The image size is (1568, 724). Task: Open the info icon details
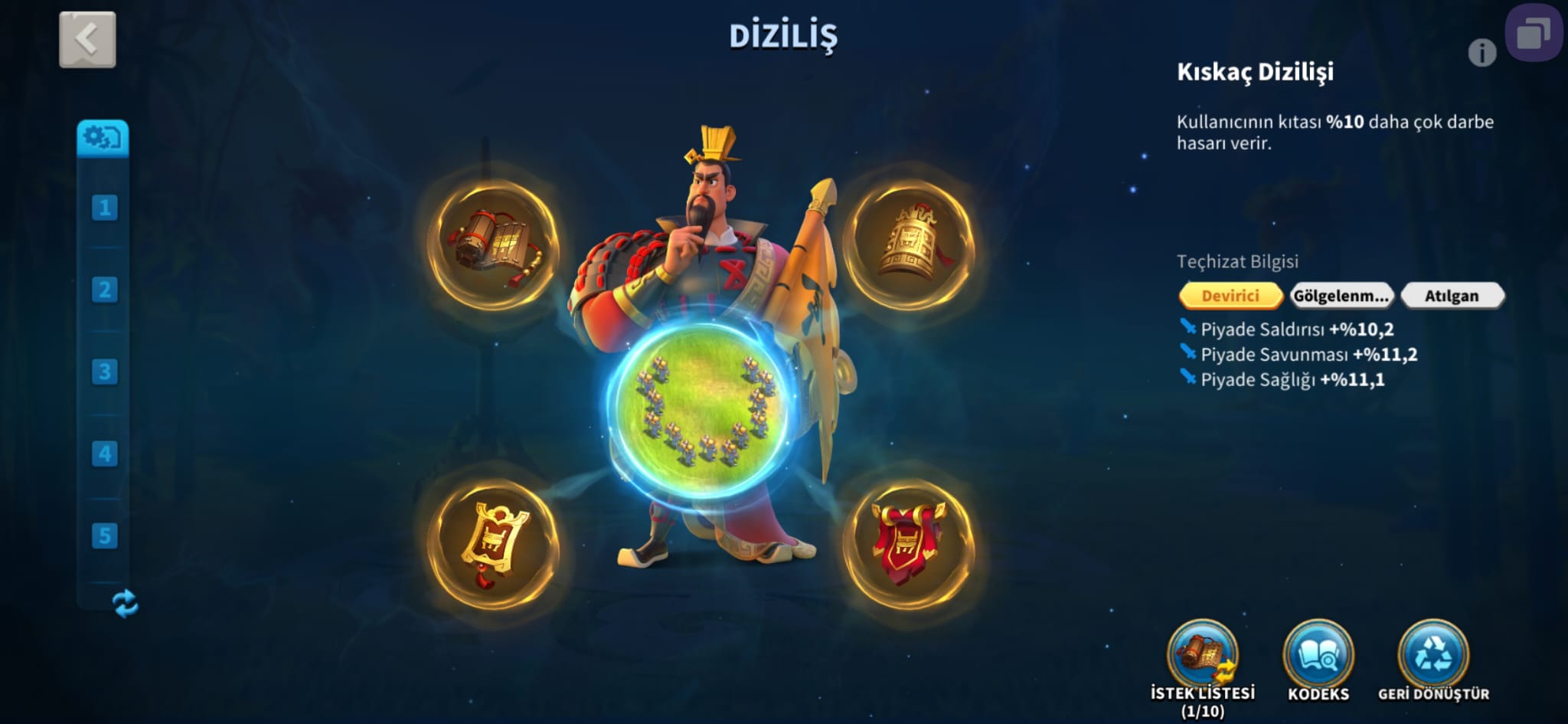[1481, 53]
